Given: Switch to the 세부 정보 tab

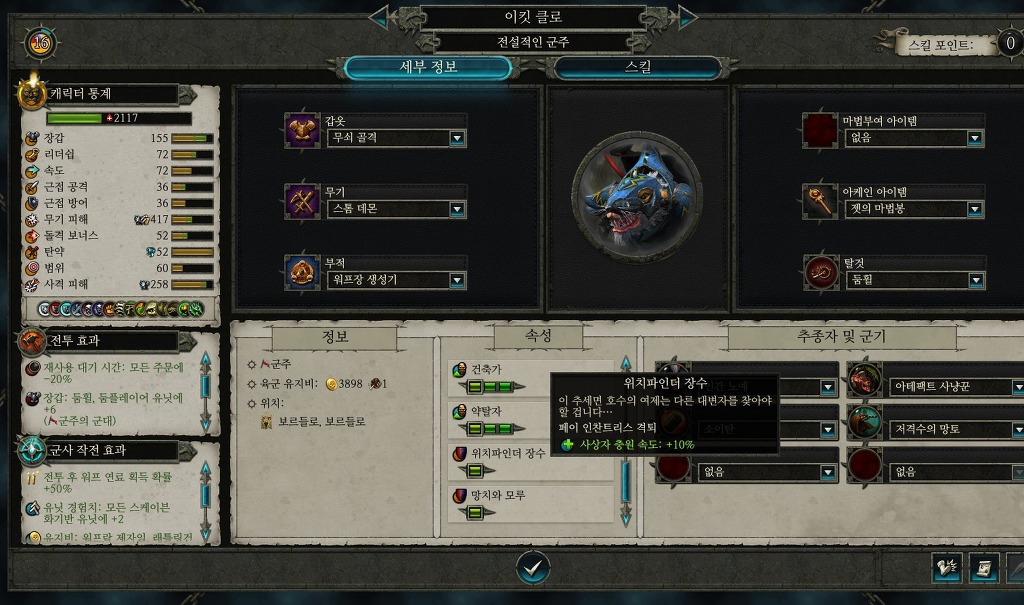Looking at the screenshot, I should tap(427, 68).
